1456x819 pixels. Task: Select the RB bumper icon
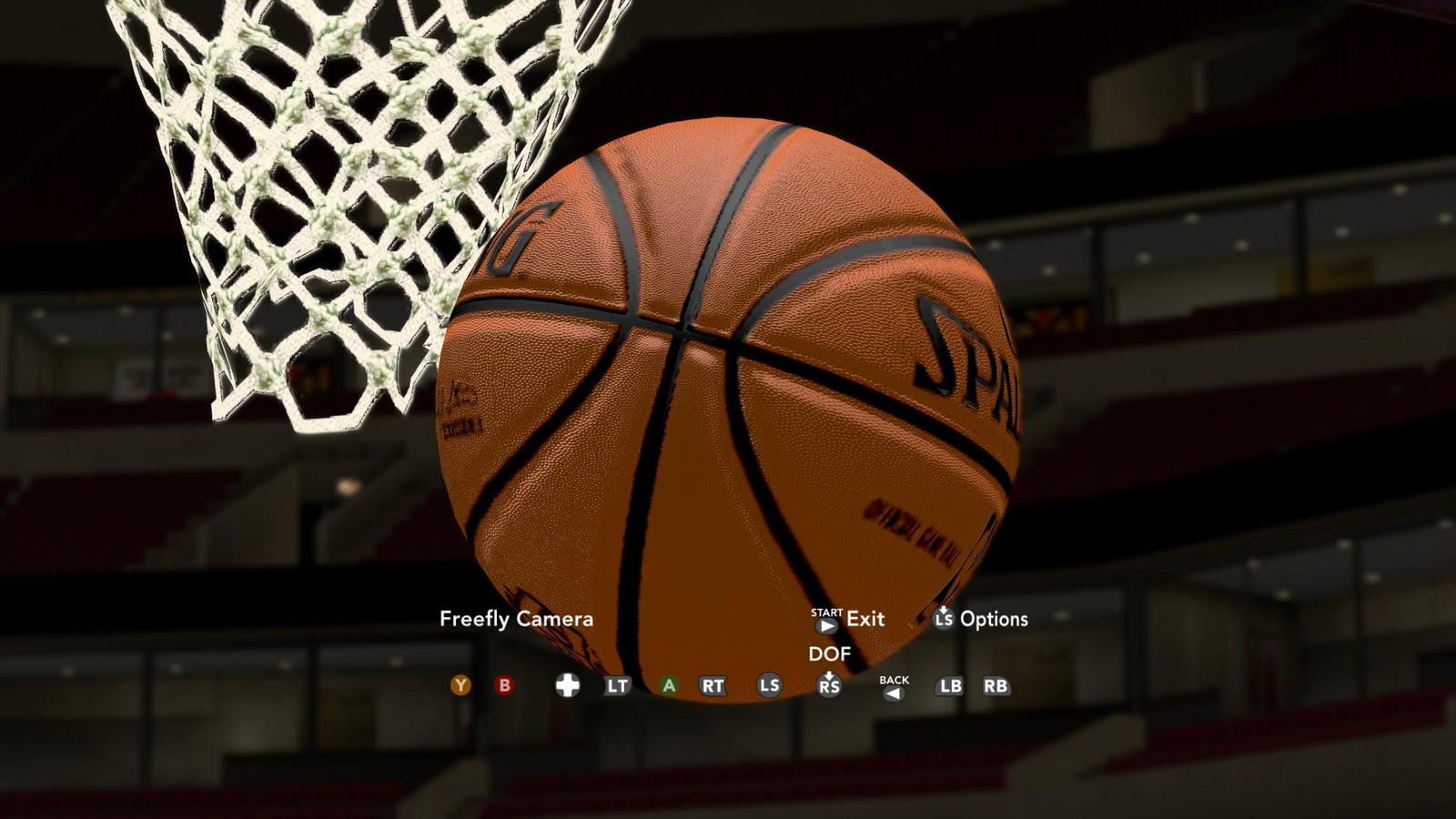tap(995, 686)
